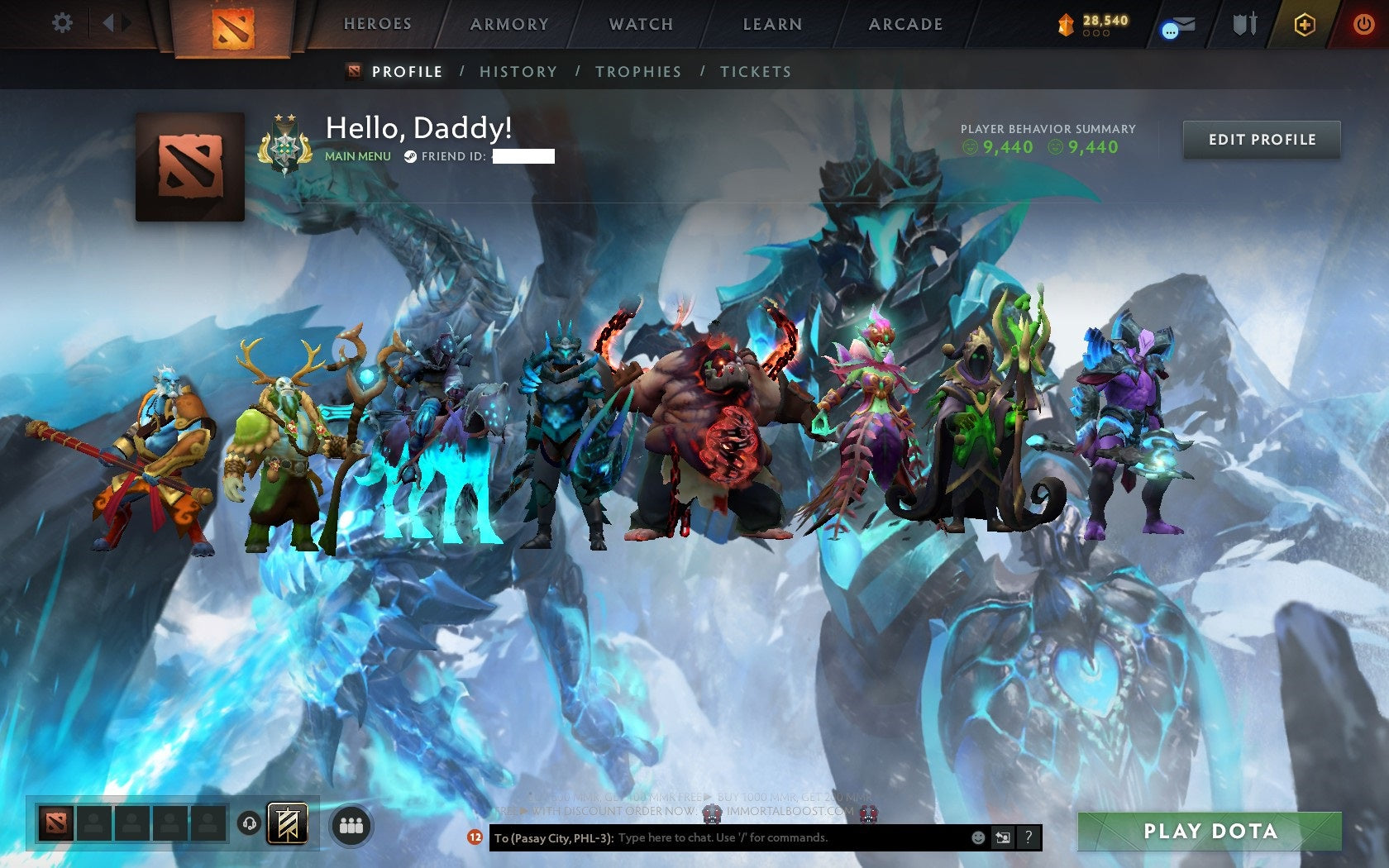Click the Steam icon beside Friend ID
Screen dimensions: 1389x868
(x=408, y=155)
